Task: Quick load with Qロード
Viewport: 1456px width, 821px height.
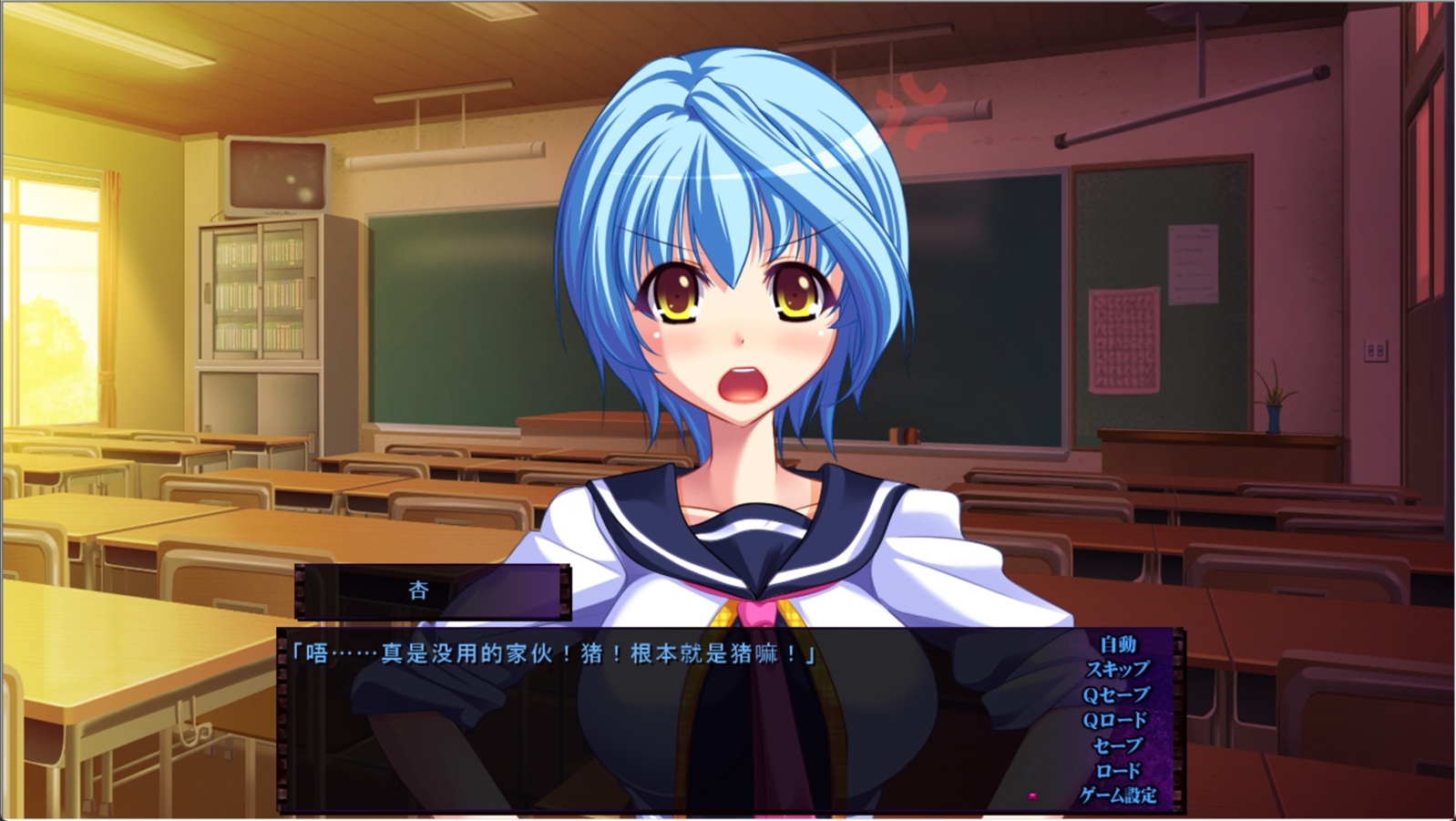Action: [x=1115, y=720]
